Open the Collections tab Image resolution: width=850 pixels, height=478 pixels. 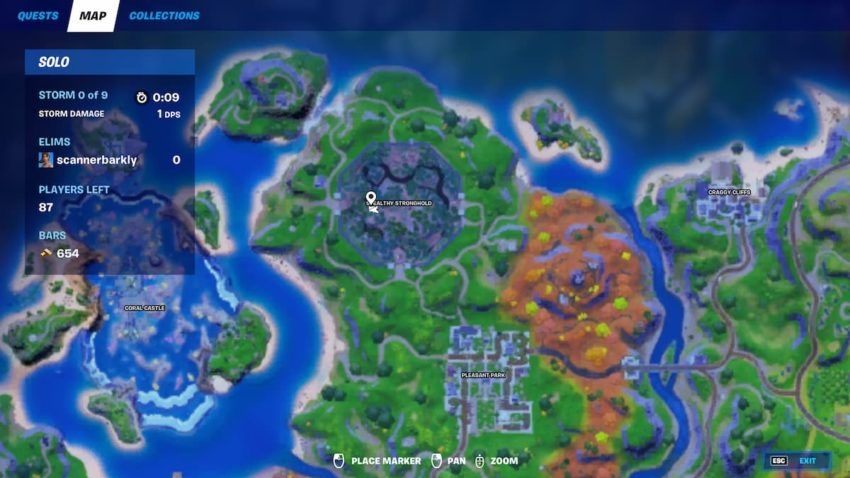[x=164, y=16]
